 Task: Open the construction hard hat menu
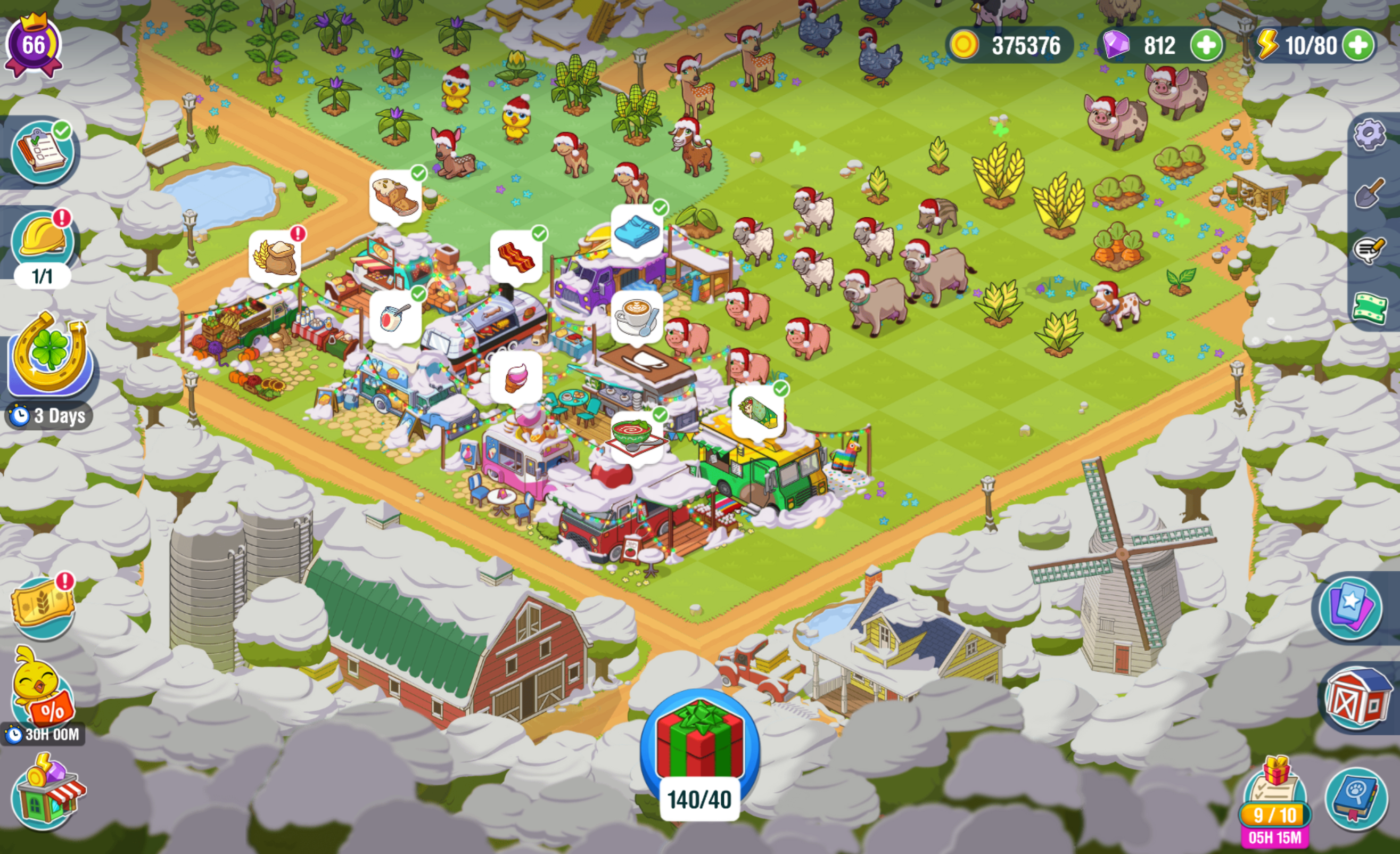pos(43,242)
